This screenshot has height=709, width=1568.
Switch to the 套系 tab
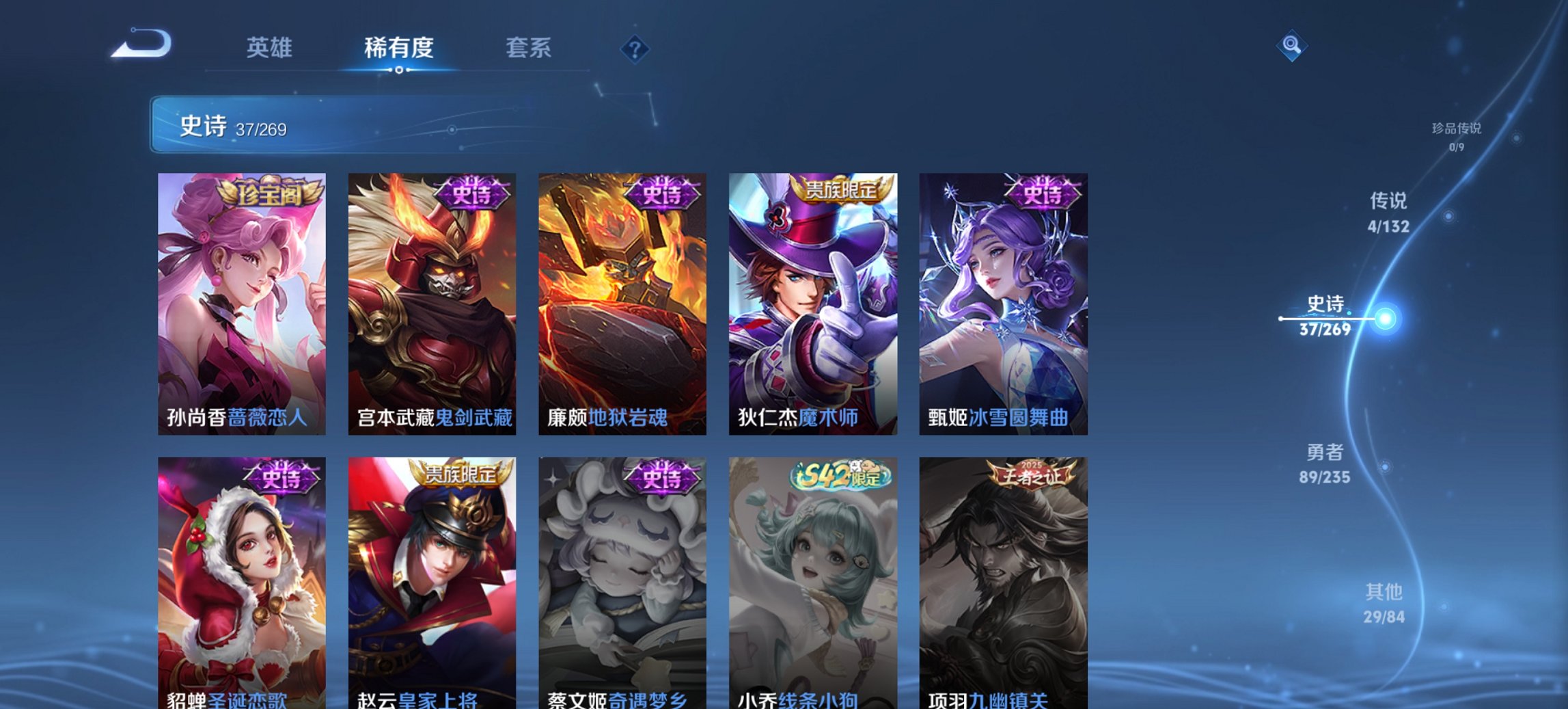click(x=529, y=48)
